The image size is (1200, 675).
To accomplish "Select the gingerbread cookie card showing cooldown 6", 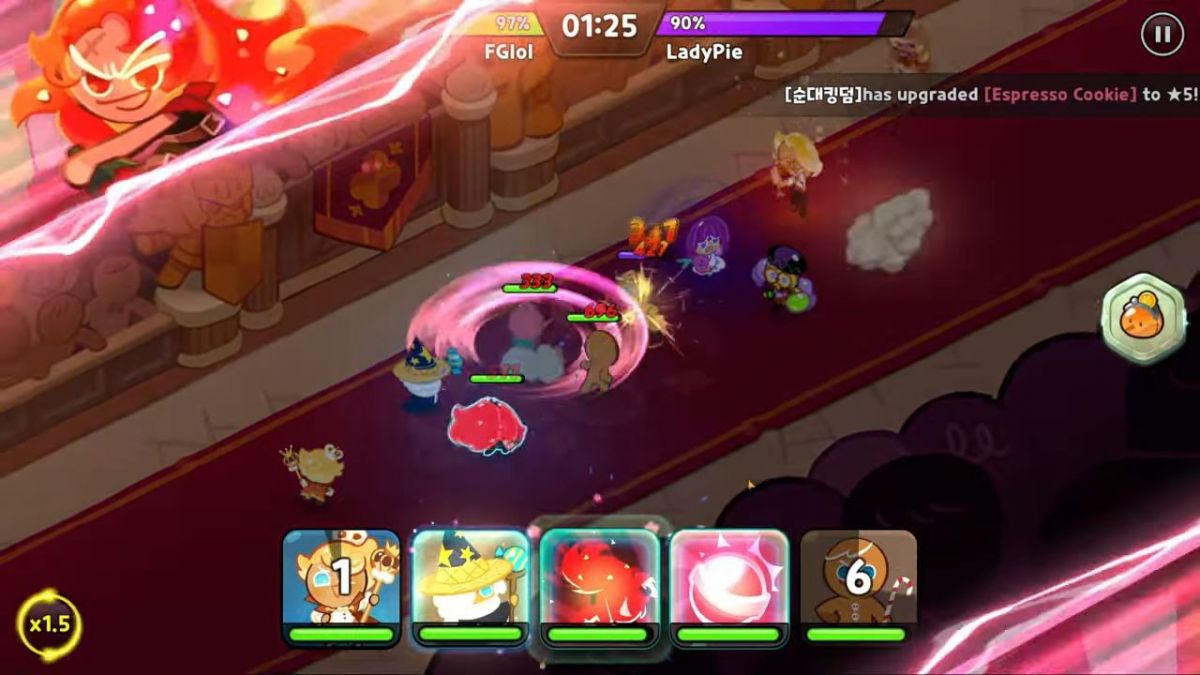I will coord(858,583).
